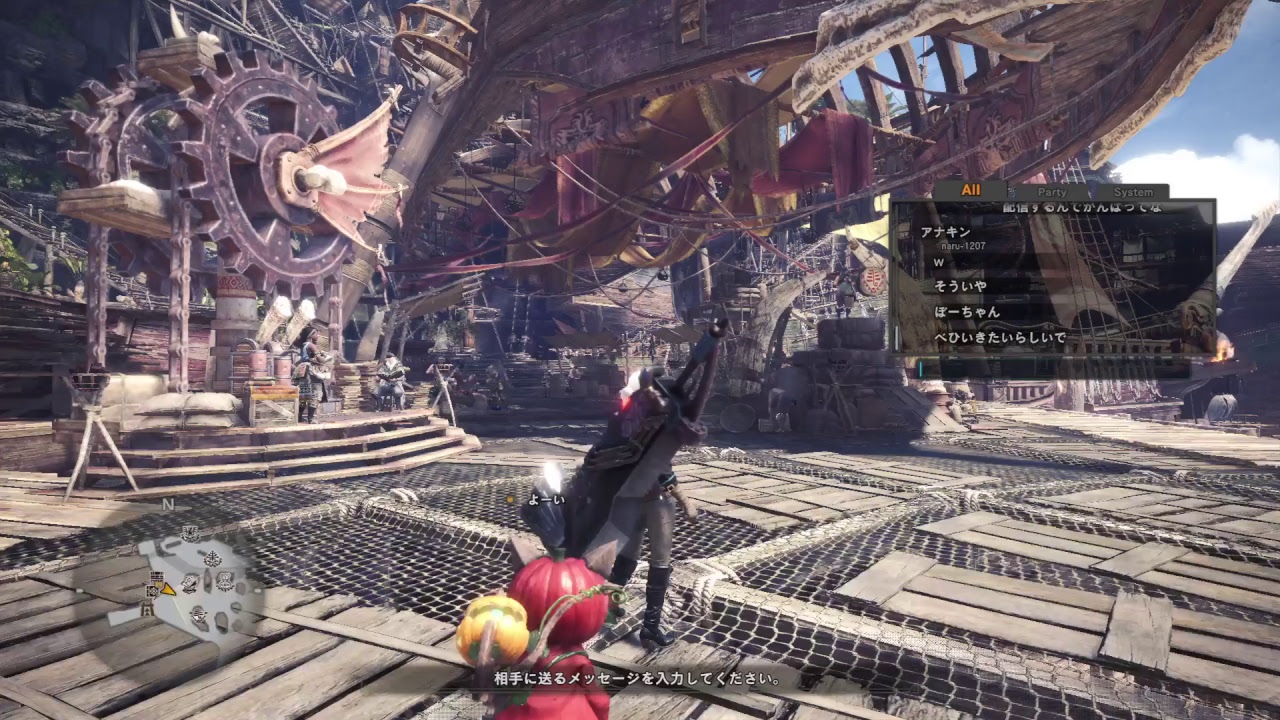
Task: Click the w chat message
Action: (x=937, y=260)
